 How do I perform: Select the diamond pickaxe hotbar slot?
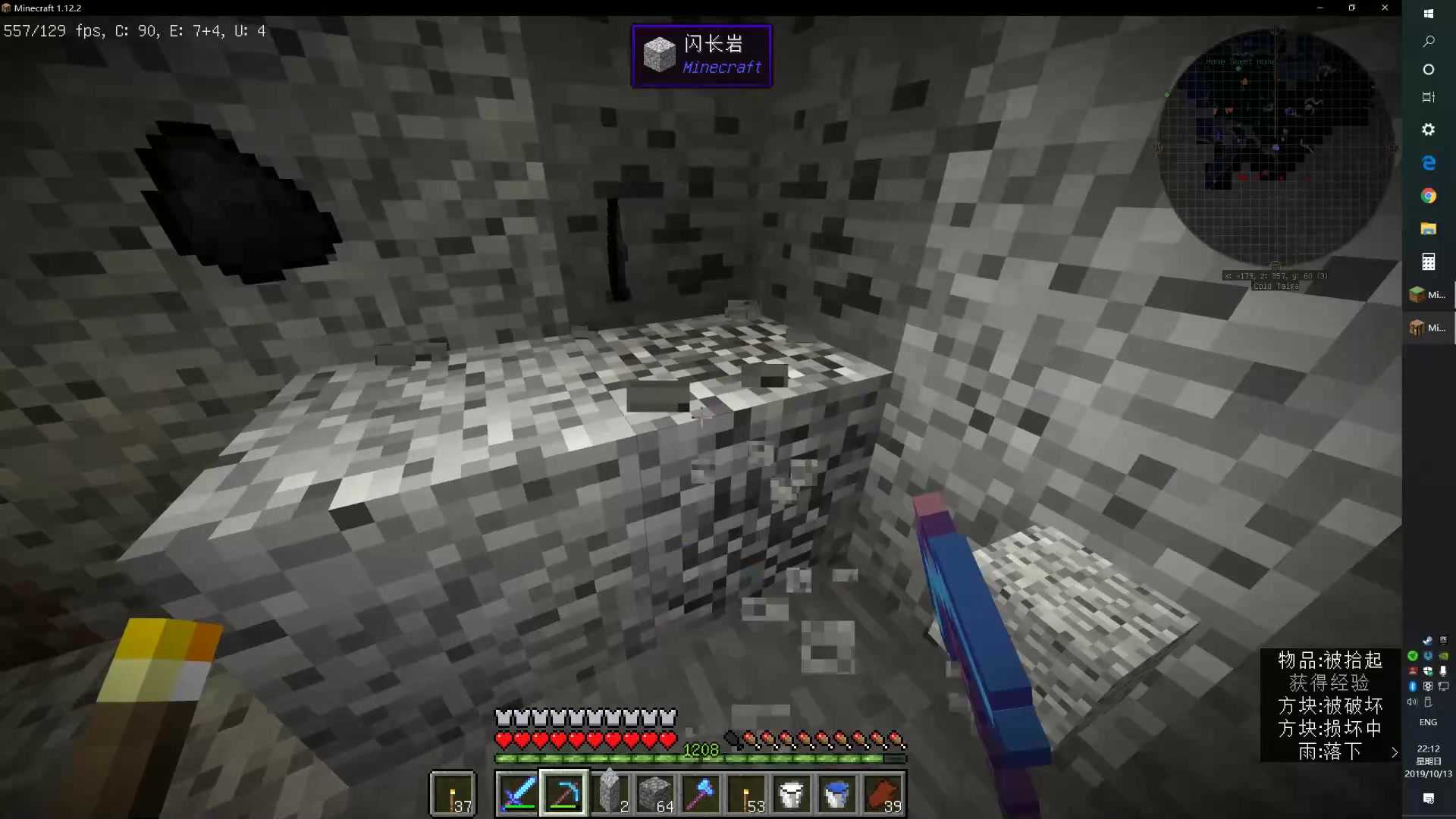click(563, 793)
